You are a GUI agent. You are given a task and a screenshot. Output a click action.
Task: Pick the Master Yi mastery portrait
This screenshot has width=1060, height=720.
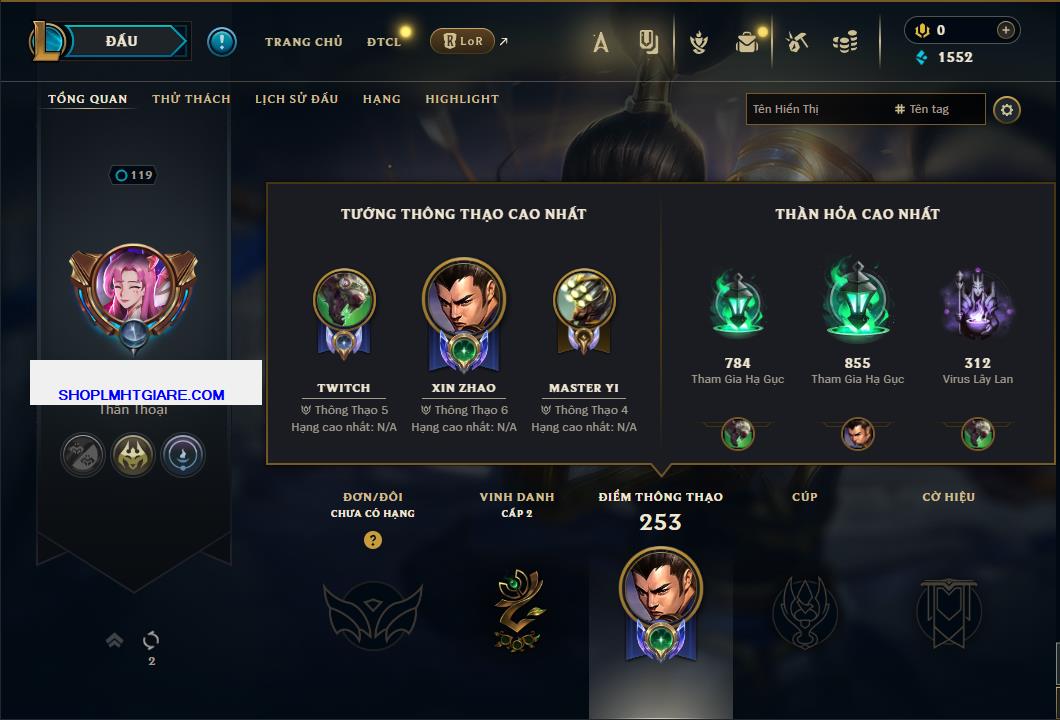click(x=584, y=300)
